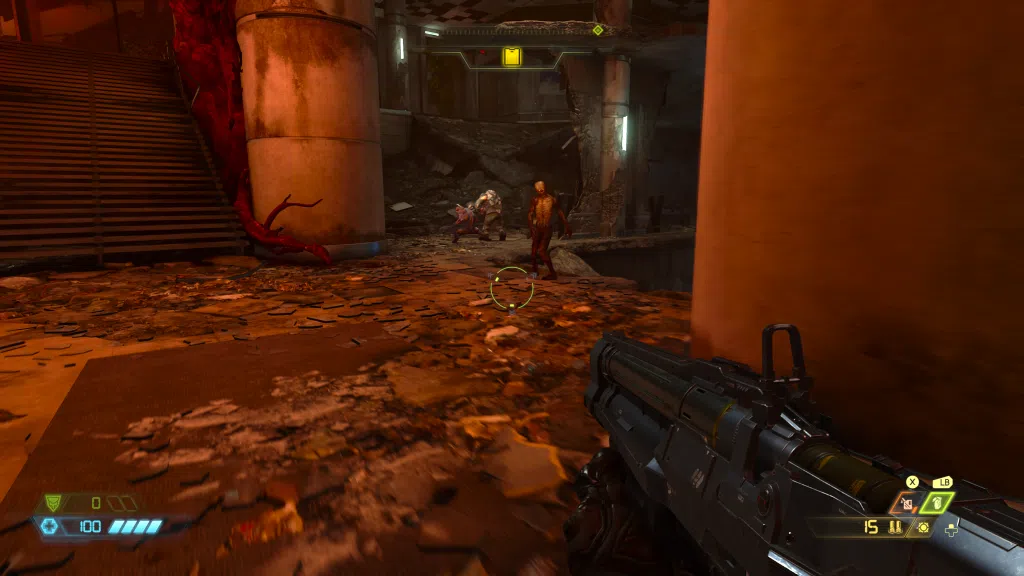Image resolution: width=1024 pixels, height=576 pixels.
Task: Select the orange weapon mod icon
Action: coord(908,503)
